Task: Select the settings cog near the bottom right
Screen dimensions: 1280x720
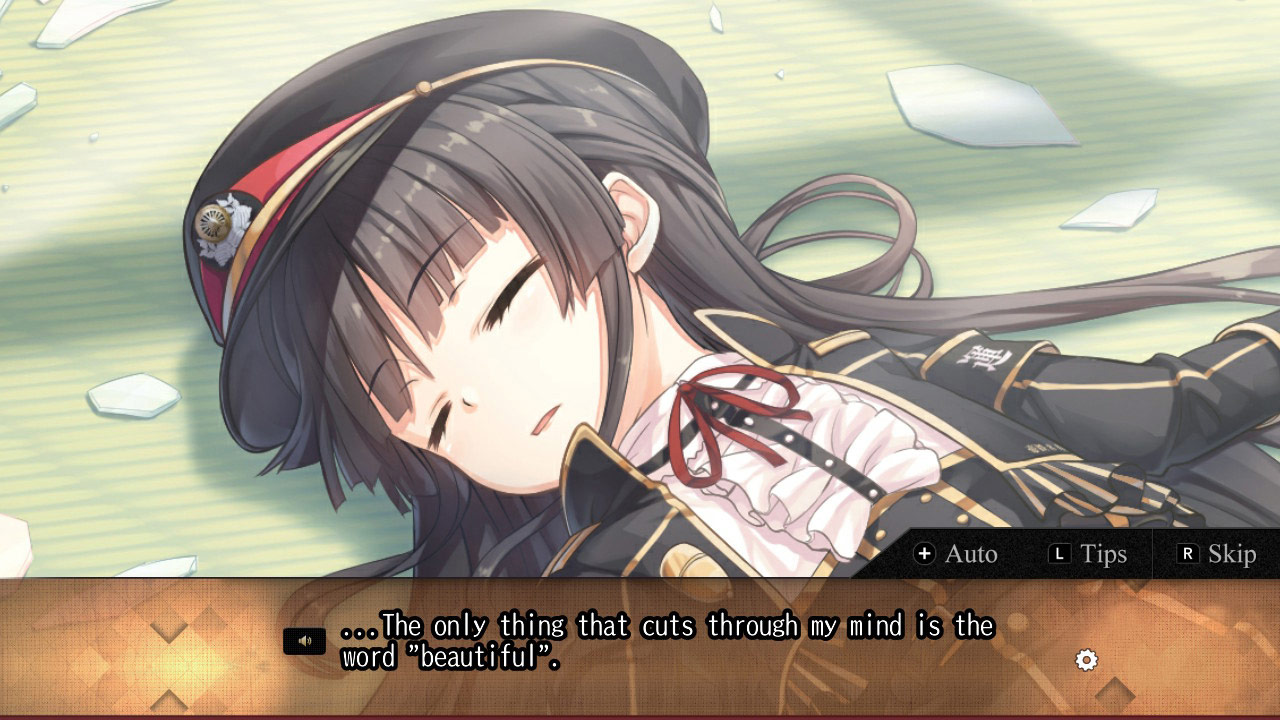Action: (1086, 660)
